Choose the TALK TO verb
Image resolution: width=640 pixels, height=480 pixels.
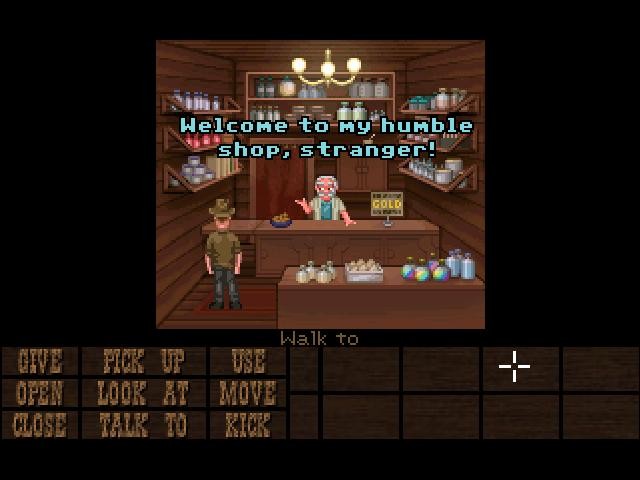click(x=142, y=425)
